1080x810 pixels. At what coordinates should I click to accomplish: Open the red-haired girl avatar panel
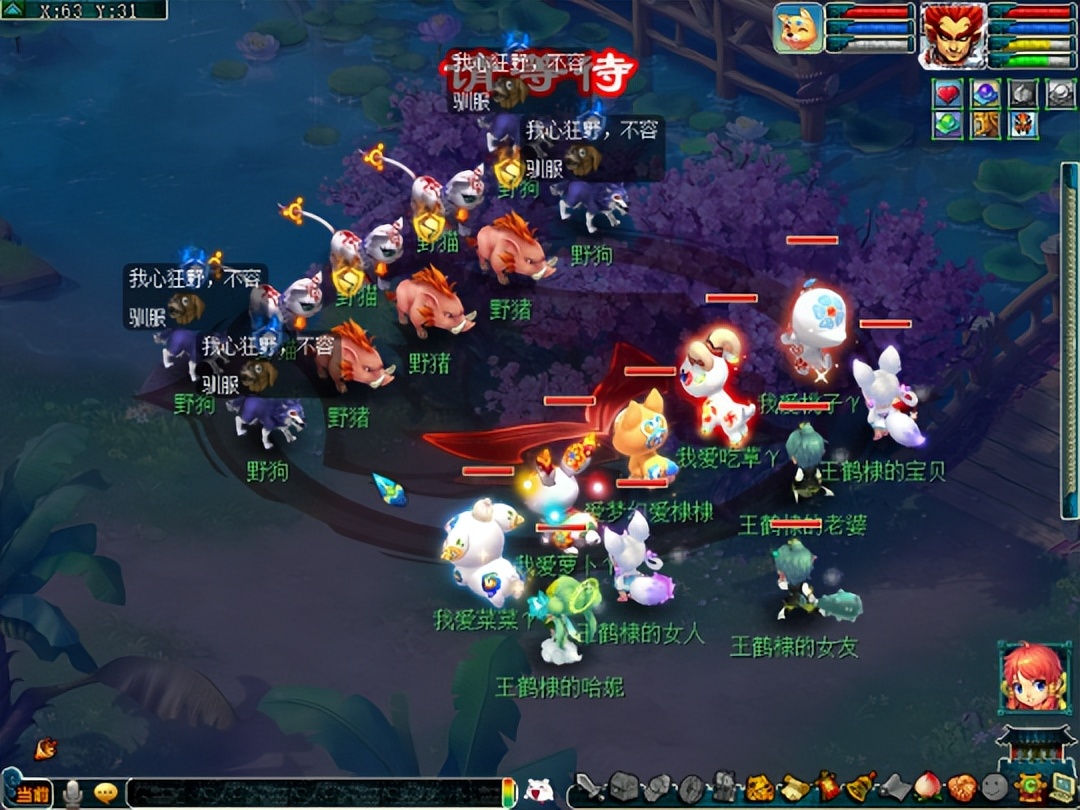coord(1033,678)
